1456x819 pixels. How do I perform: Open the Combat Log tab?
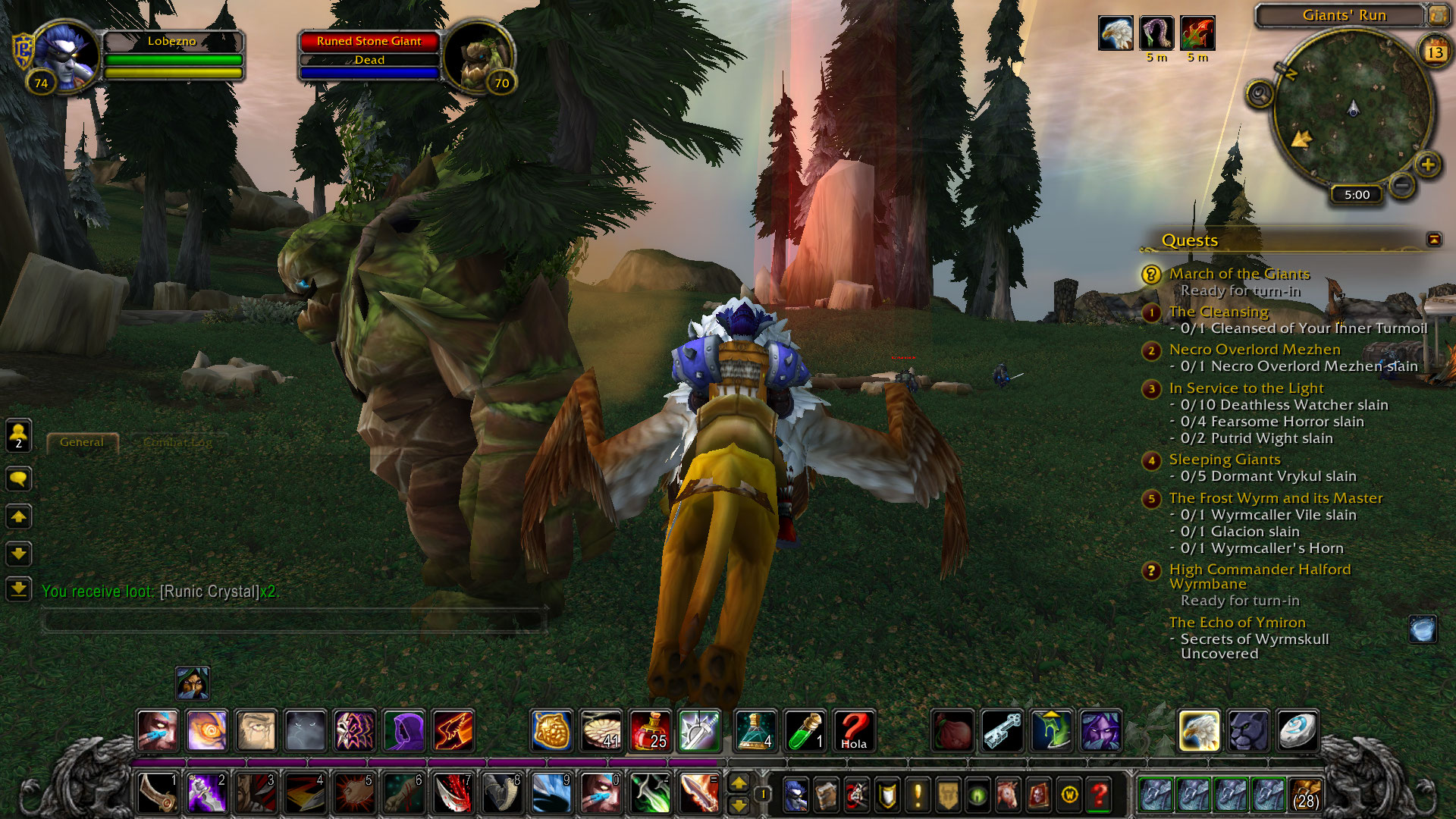177,442
